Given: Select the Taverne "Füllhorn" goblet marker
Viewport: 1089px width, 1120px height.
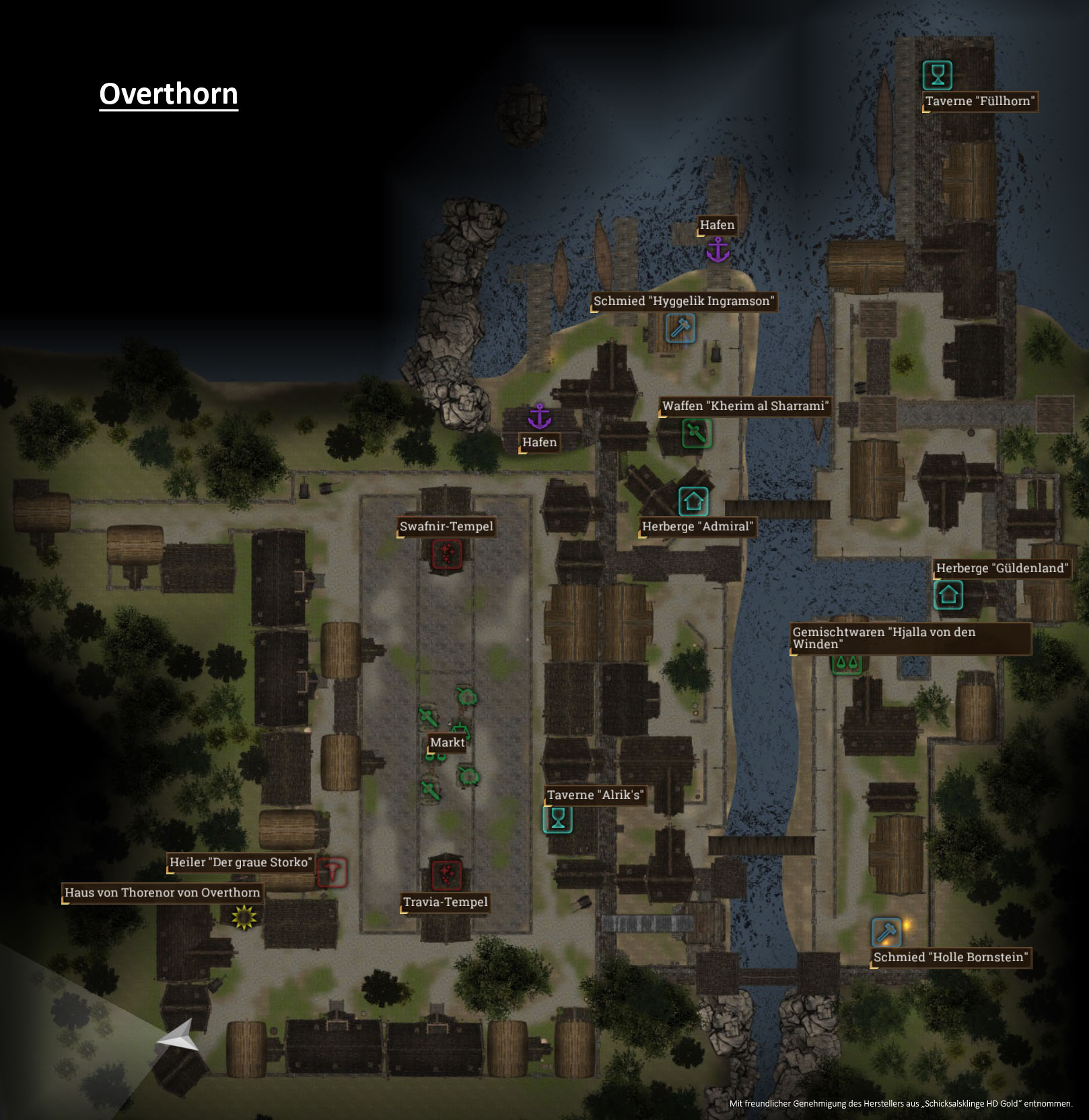Looking at the screenshot, I should [x=937, y=75].
